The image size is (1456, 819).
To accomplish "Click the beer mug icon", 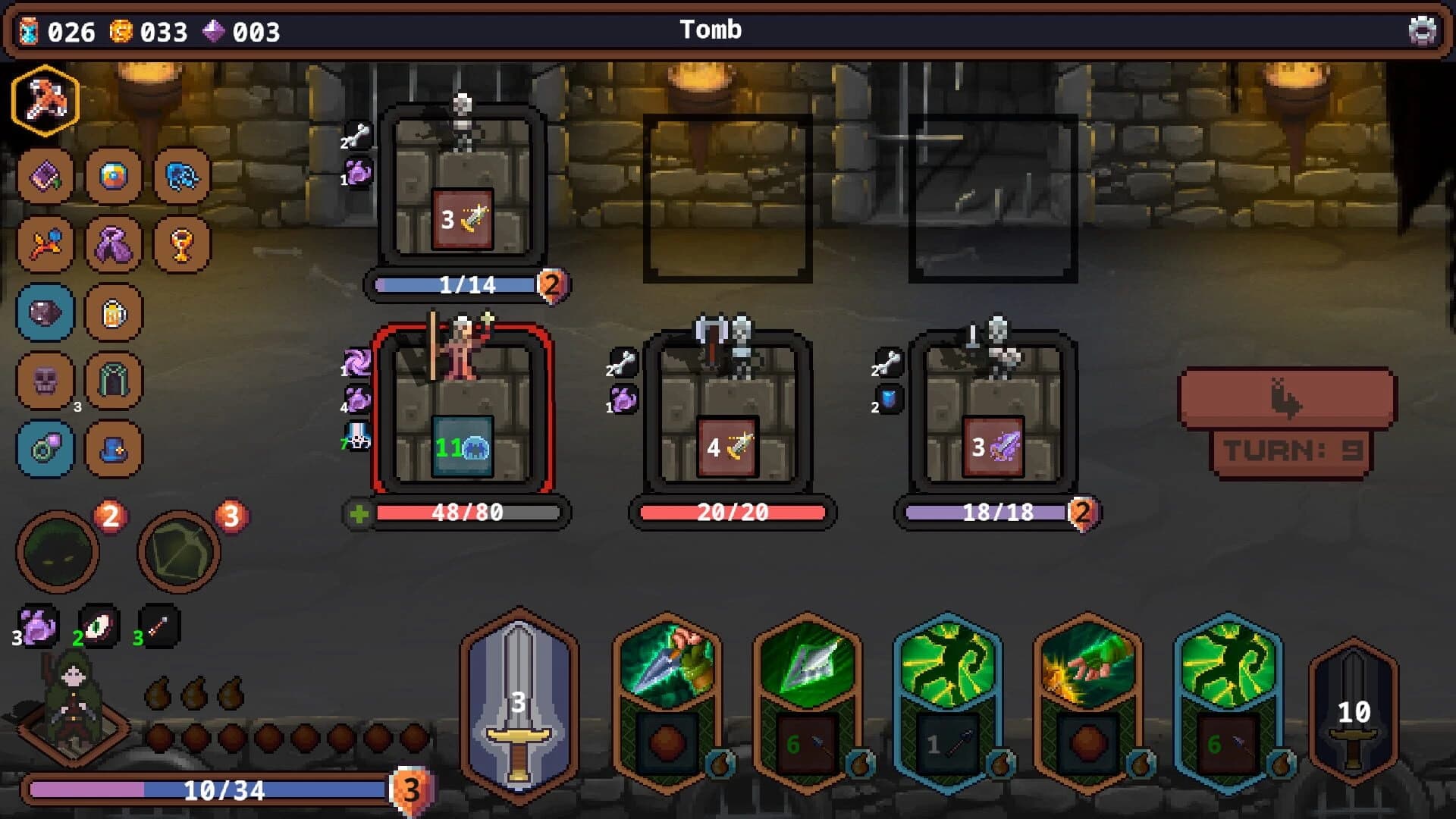I will click(115, 312).
